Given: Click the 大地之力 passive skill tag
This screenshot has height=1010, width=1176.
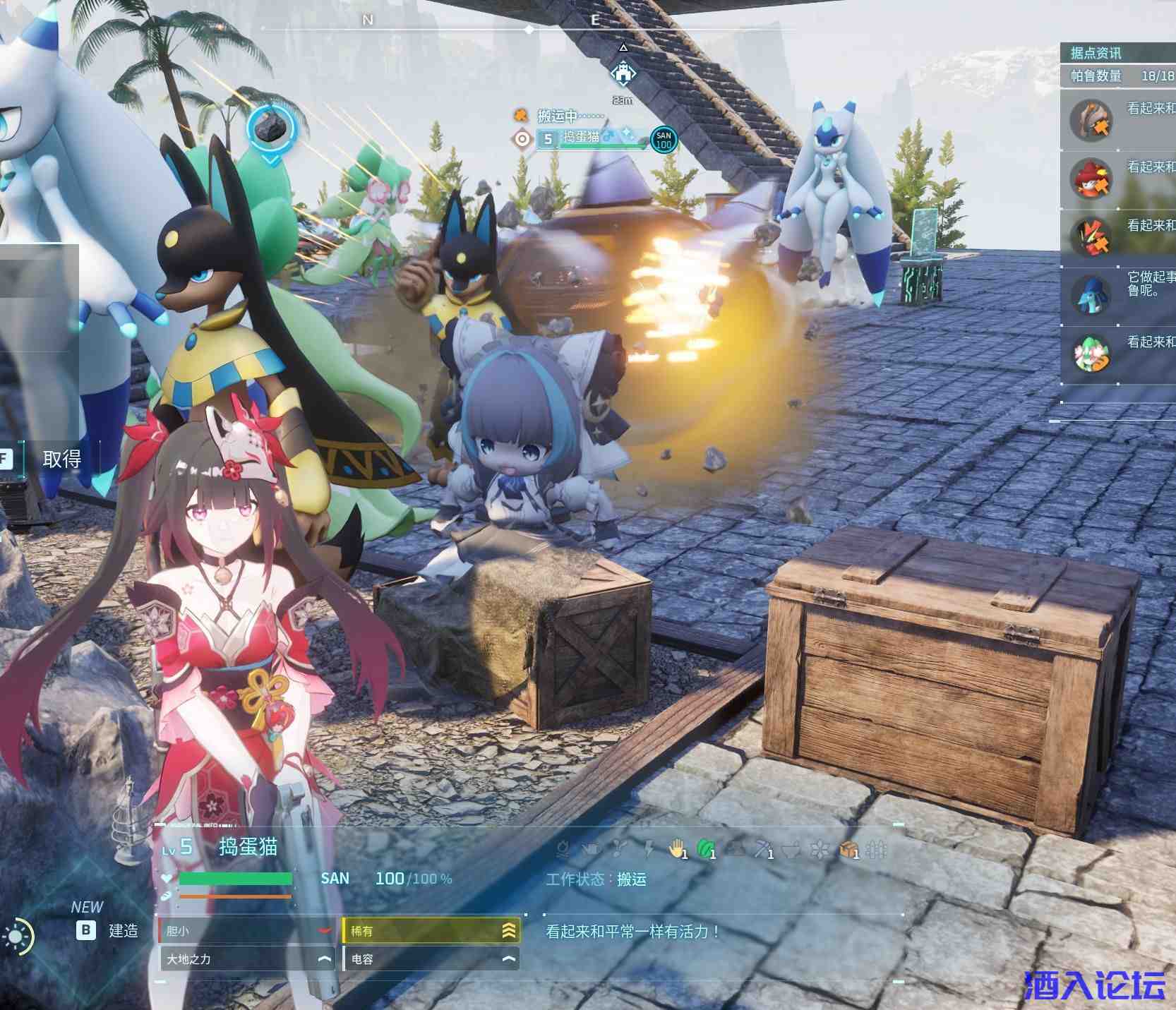Looking at the screenshot, I should 246,959.
